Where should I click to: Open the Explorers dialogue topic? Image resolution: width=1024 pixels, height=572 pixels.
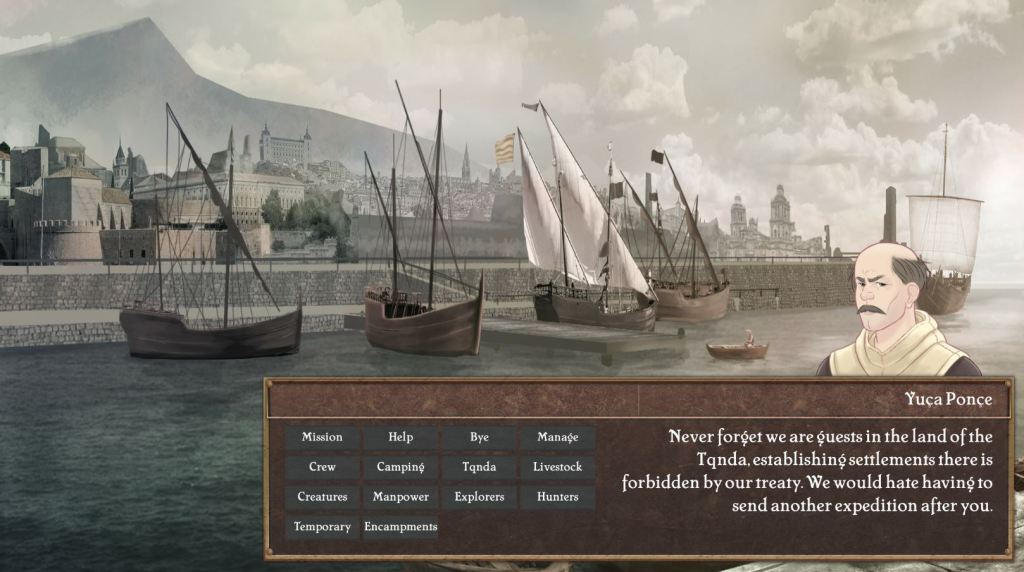coord(479,497)
